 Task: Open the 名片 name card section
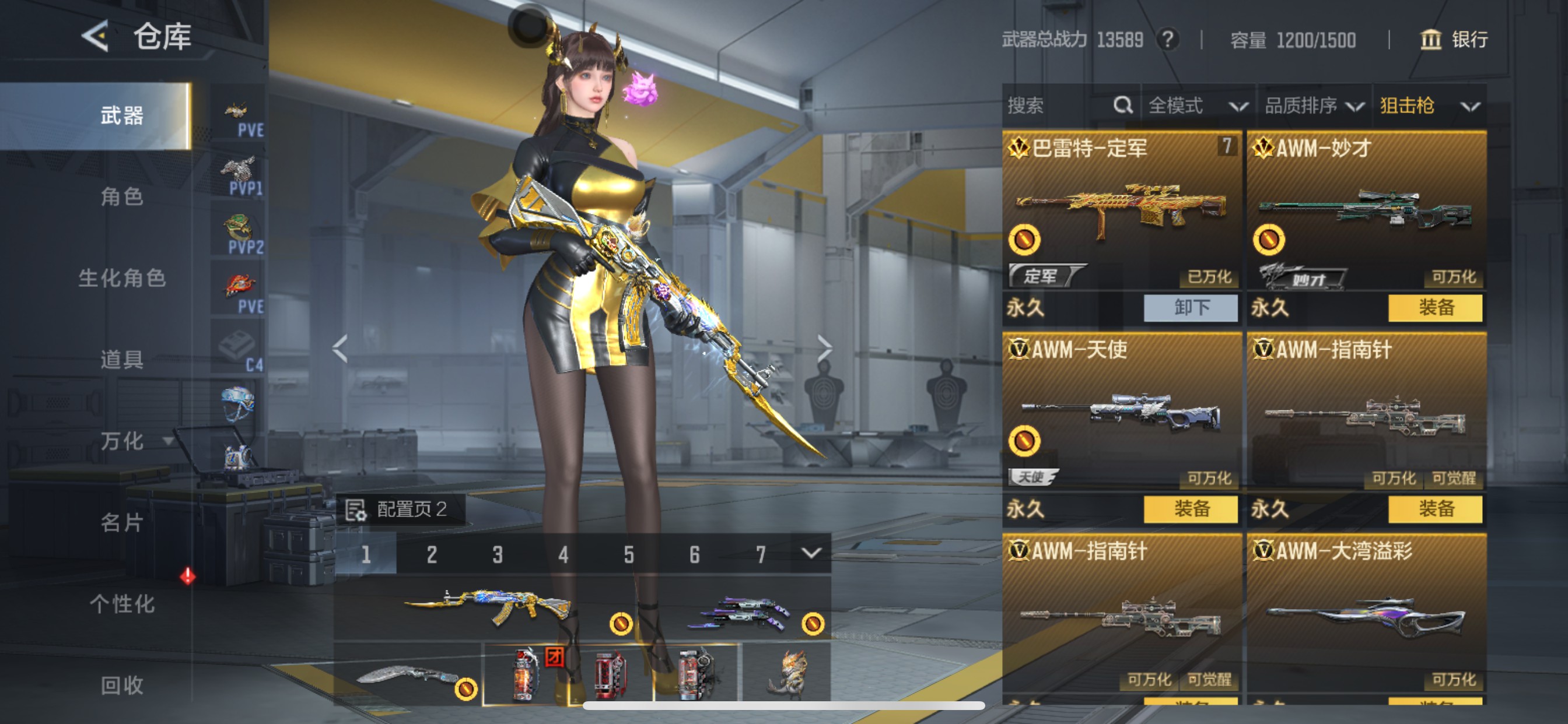pos(122,523)
